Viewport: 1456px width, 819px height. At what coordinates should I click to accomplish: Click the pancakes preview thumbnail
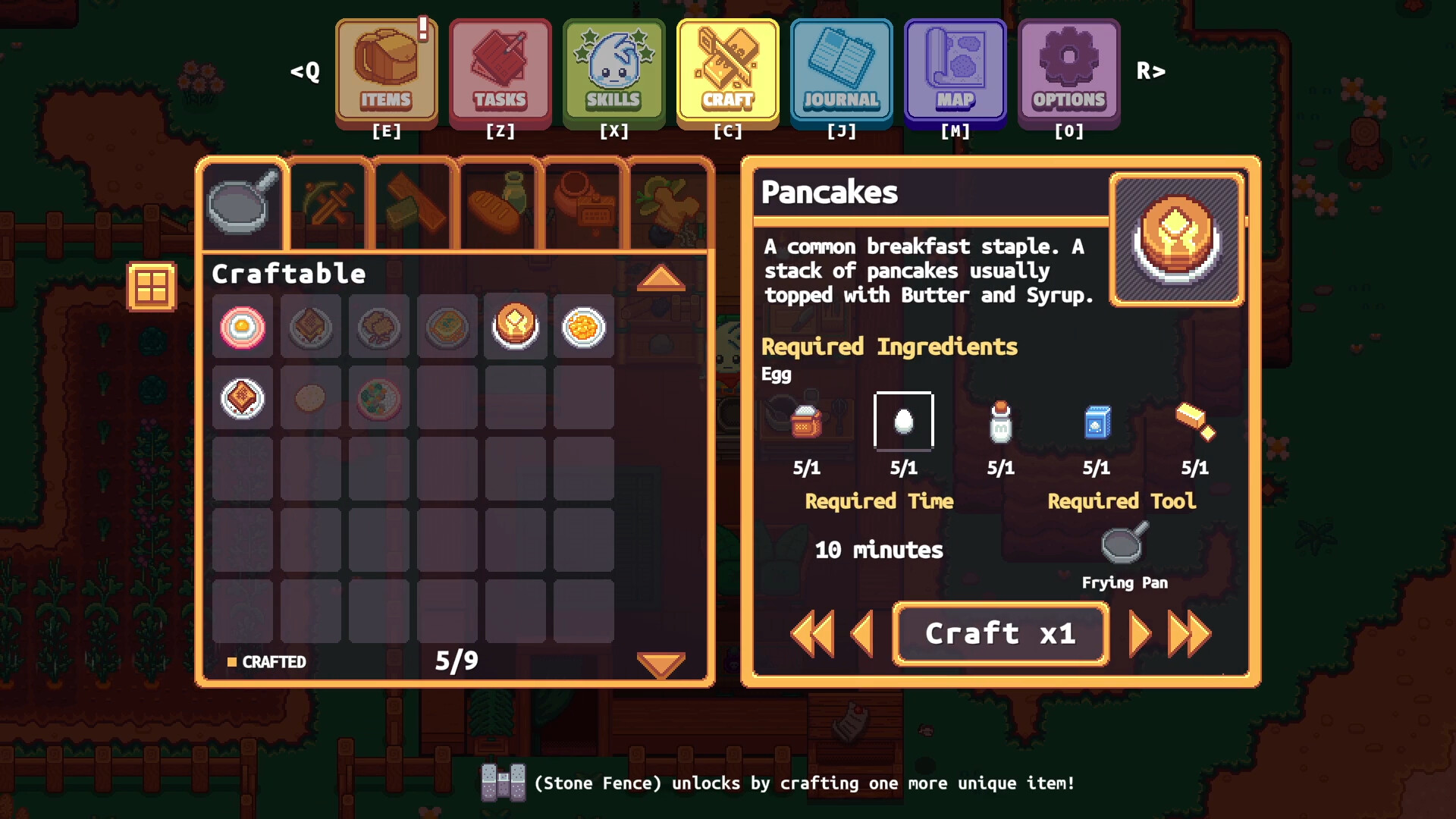click(1176, 239)
